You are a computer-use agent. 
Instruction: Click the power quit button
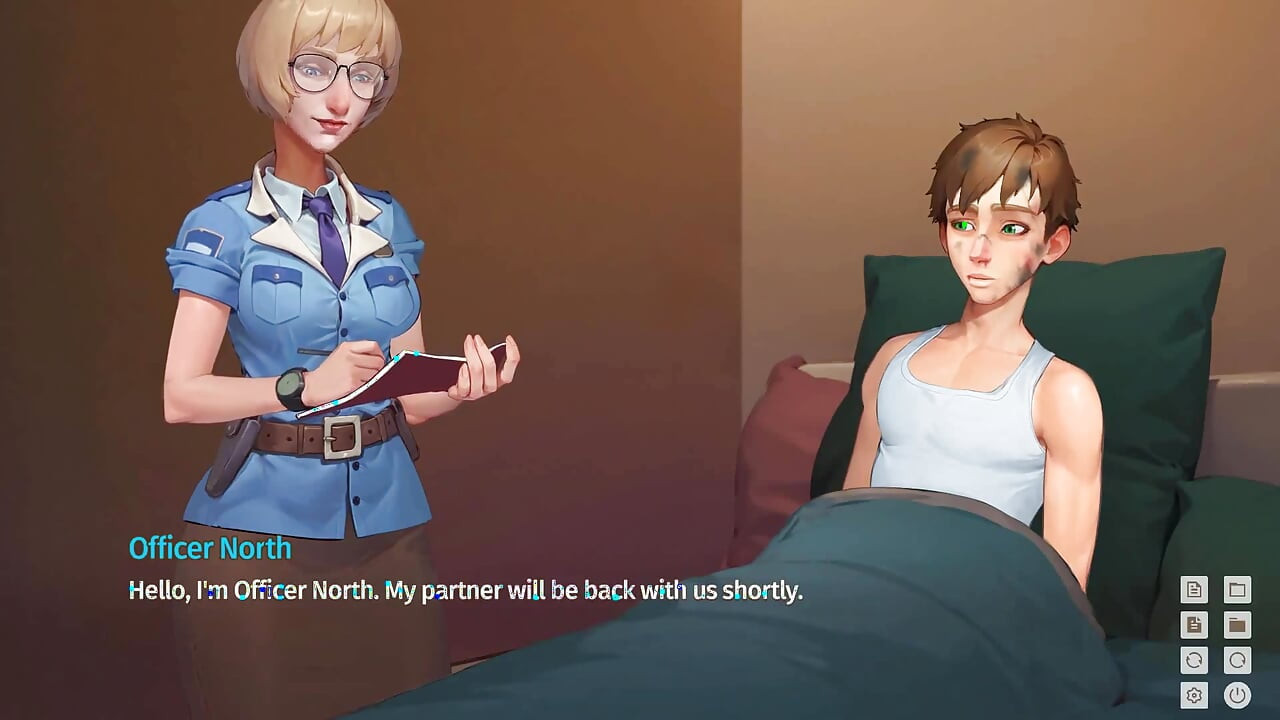click(x=1237, y=694)
